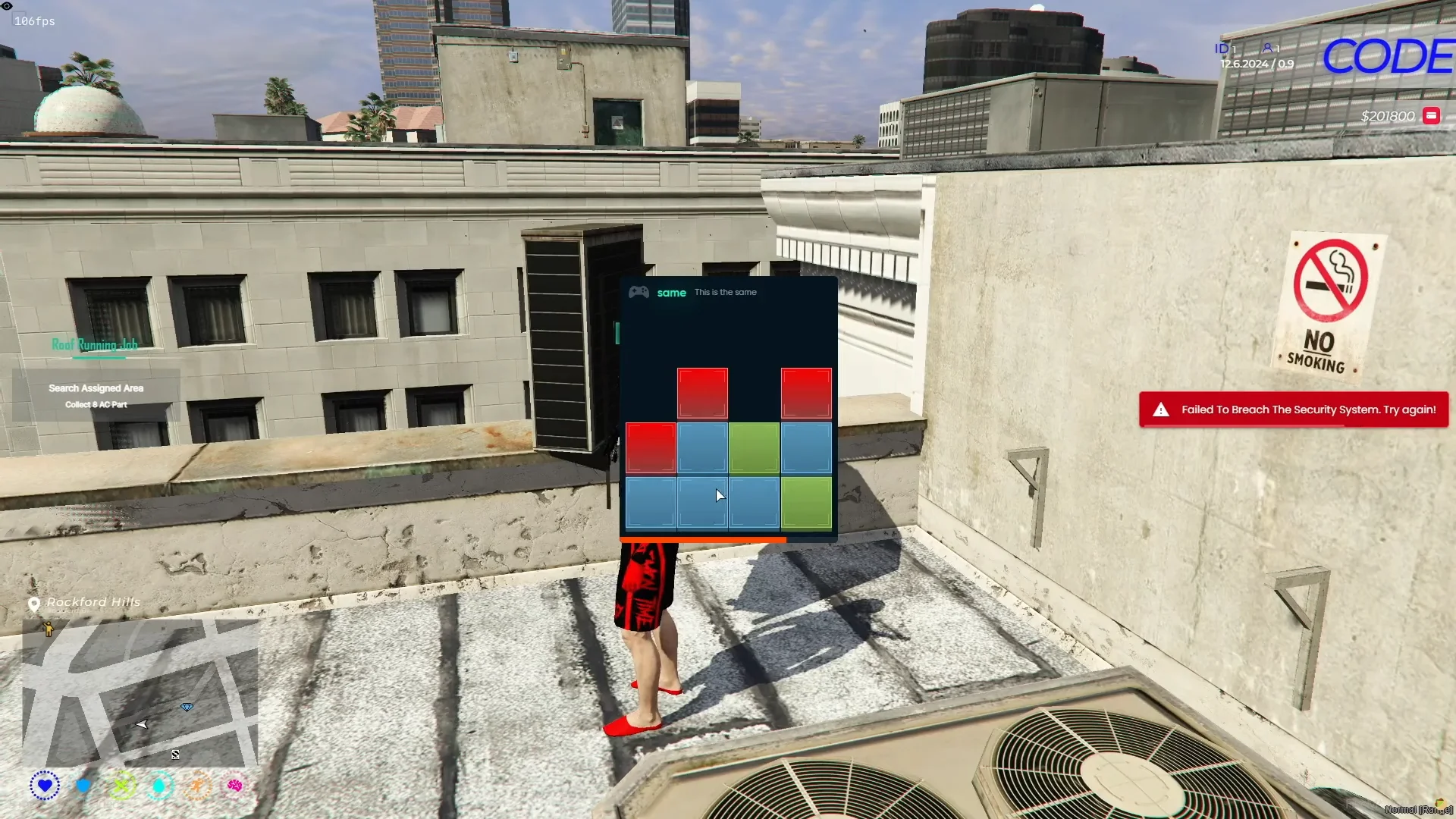Pick the green tile in the middle row
The image size is (1456, 819).
click(754, 447)
